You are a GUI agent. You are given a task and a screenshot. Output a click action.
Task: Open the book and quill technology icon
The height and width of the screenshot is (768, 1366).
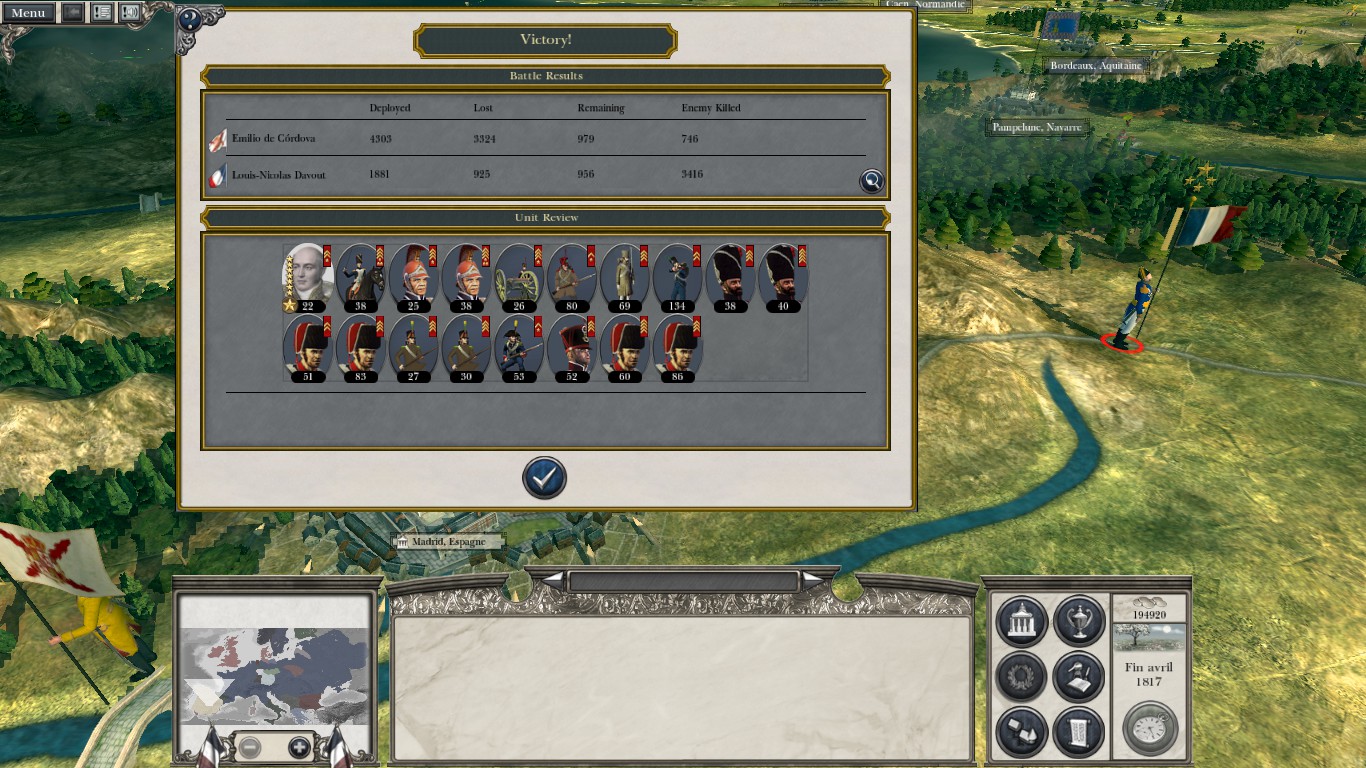tap(1078, 677)
